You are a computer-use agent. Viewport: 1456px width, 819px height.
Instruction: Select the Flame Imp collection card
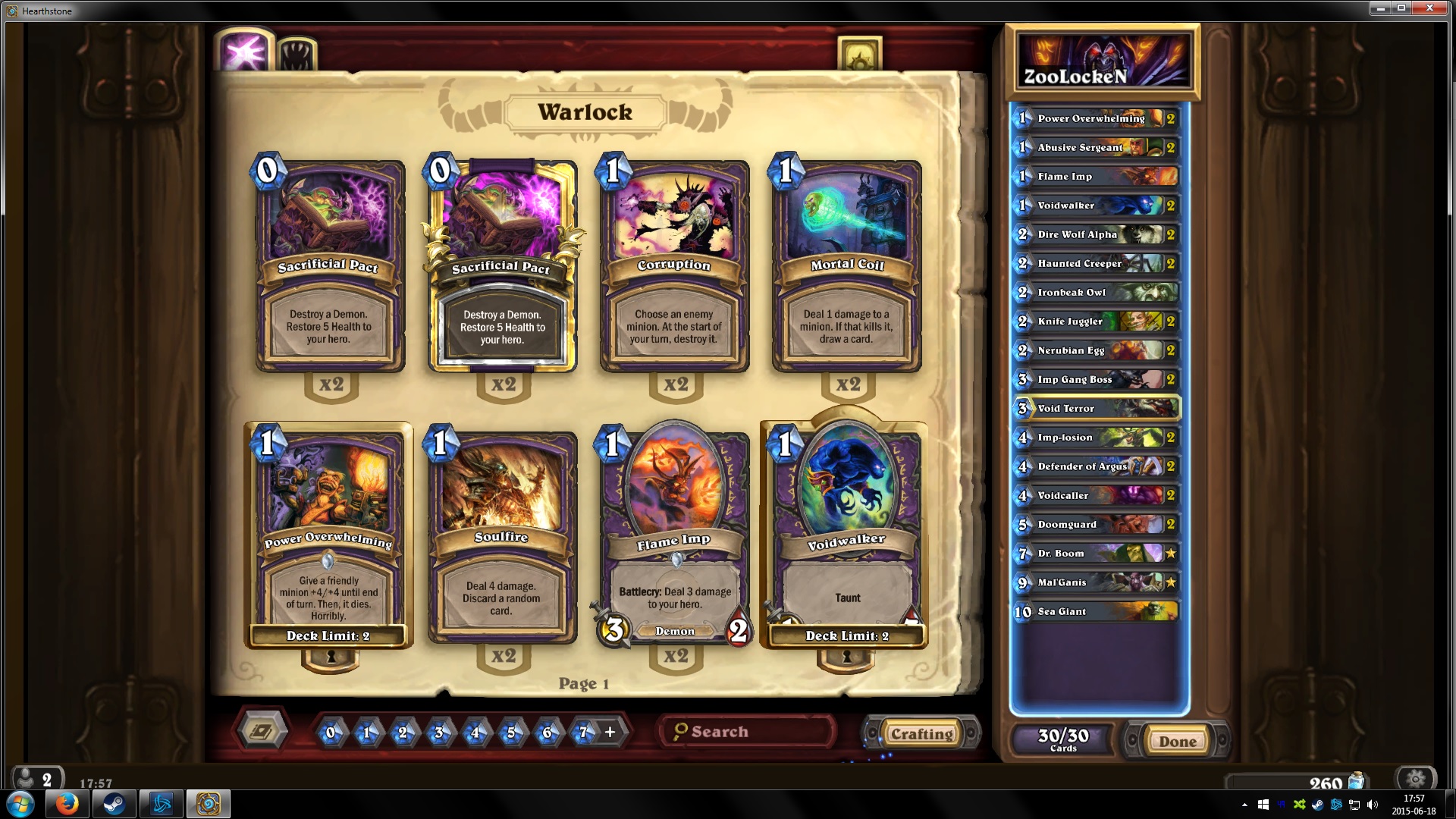(674, 537)
